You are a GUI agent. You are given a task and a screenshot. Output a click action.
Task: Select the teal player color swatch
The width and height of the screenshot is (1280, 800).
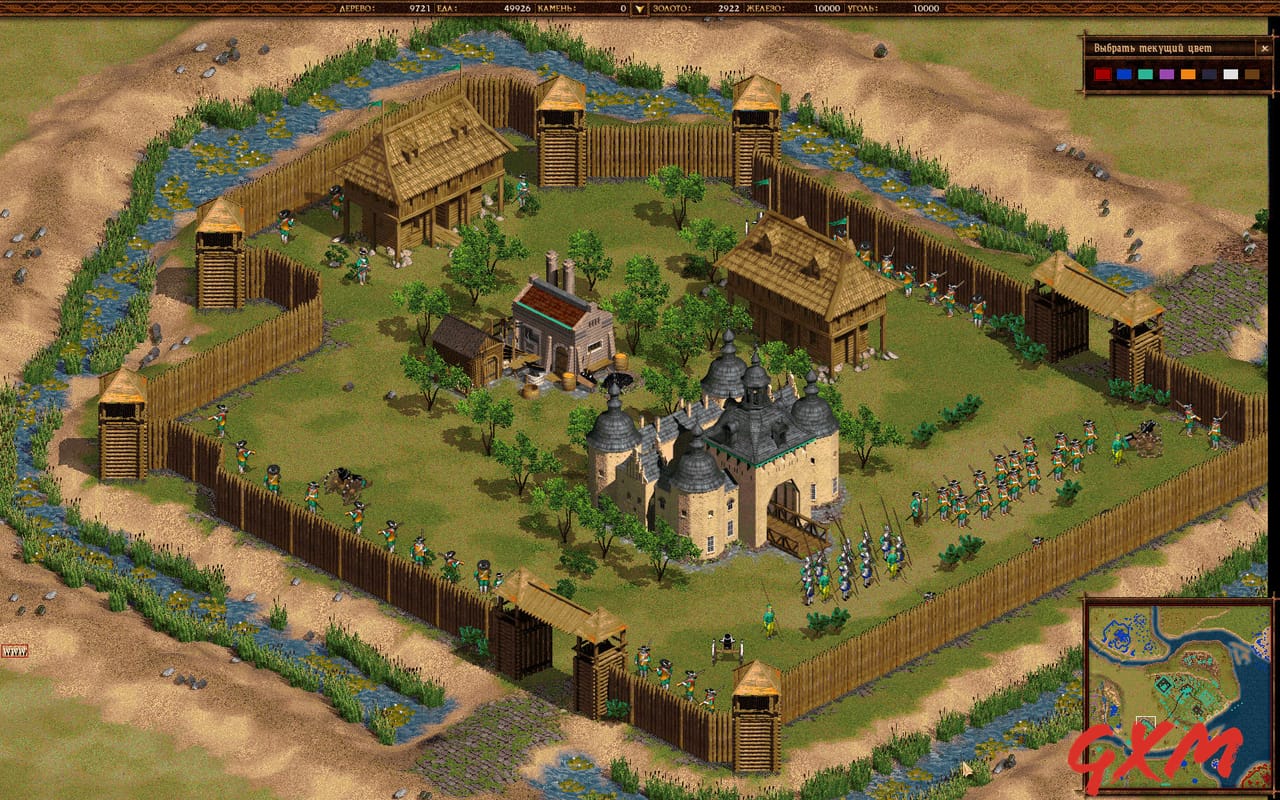point(1145,74)
